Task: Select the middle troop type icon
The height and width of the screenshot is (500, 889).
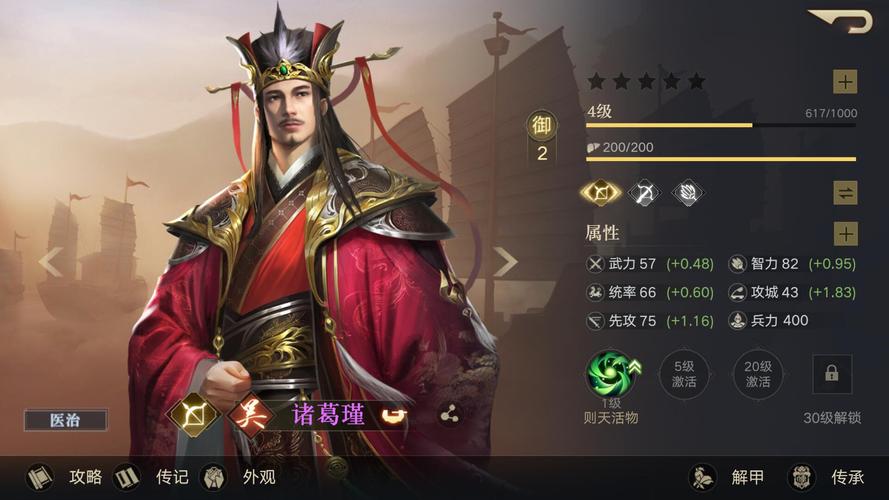Action: (x=643, y=193)
